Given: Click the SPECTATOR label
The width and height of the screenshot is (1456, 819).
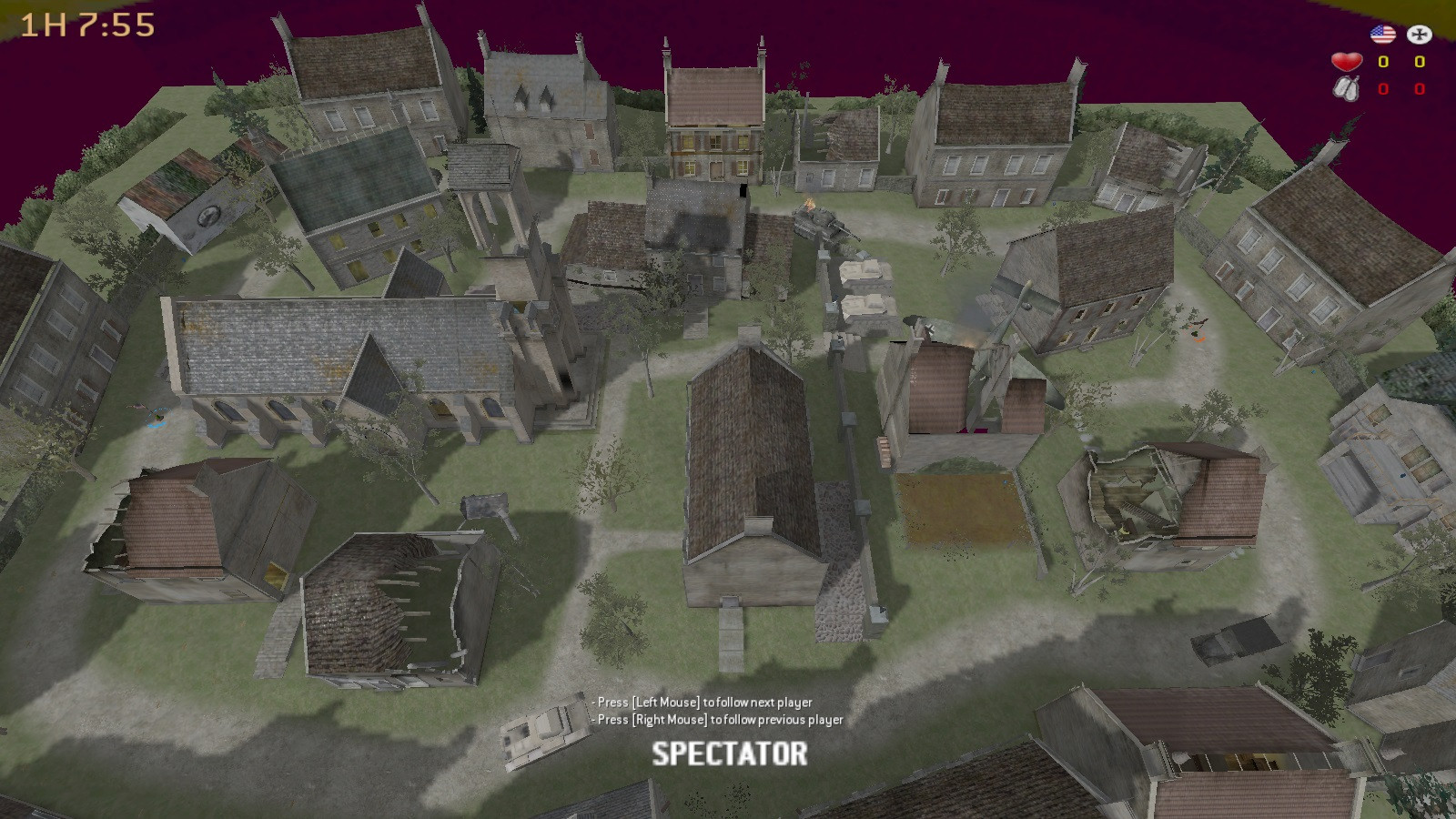Looking at the screenshot, I should tap(728, 753).
